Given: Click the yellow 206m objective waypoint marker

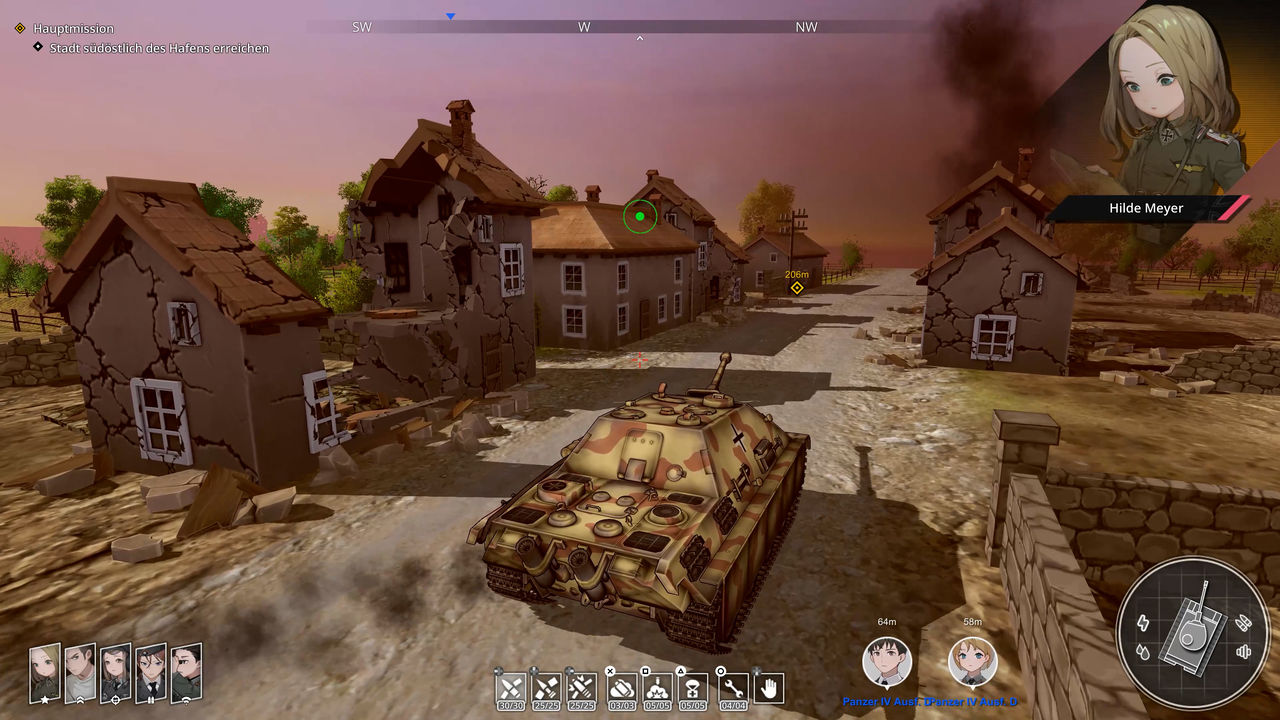Looking at the screenshot, I should tap(797, 288).
